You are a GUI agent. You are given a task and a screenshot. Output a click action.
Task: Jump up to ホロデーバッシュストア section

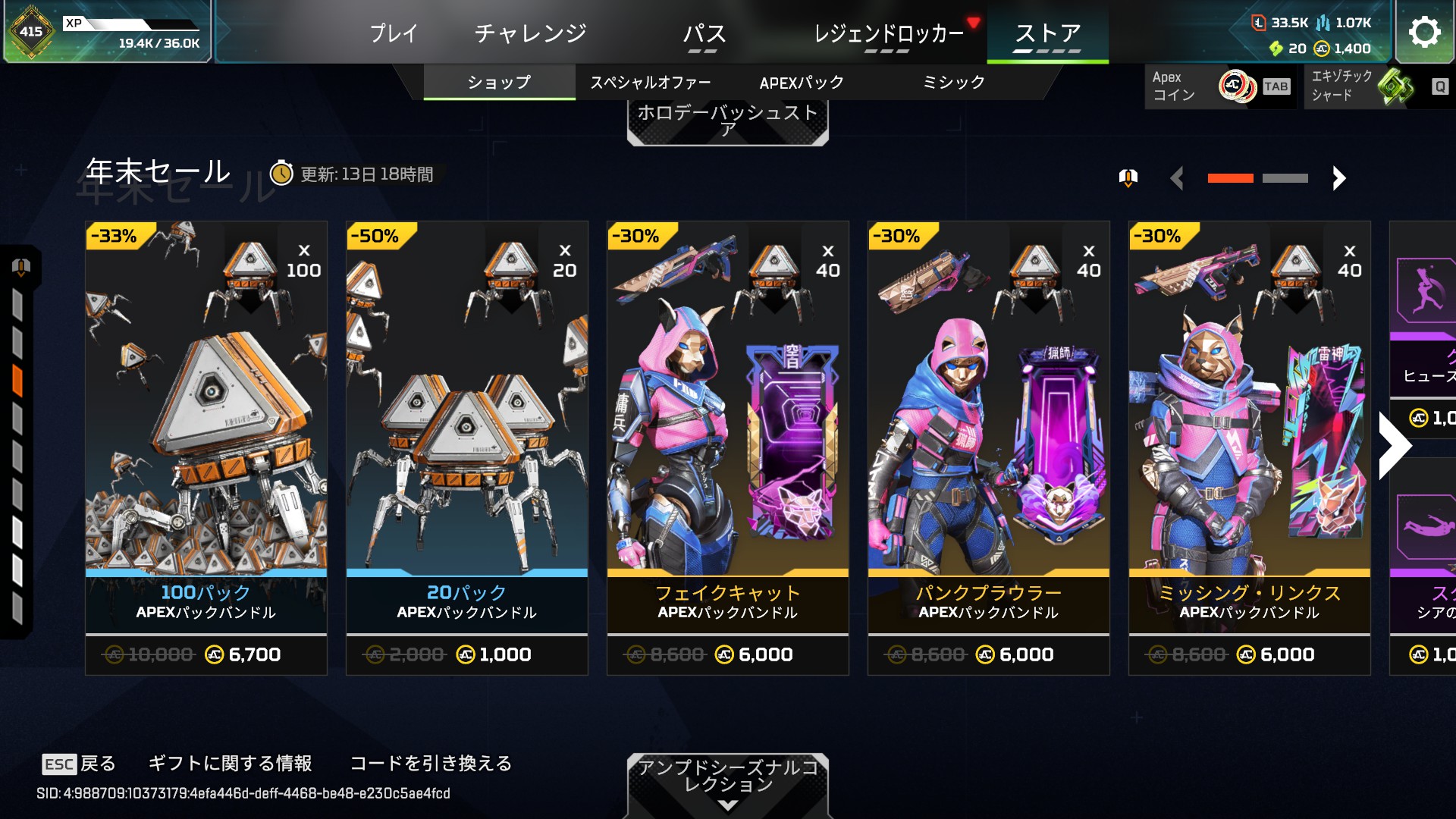[728, 121]
